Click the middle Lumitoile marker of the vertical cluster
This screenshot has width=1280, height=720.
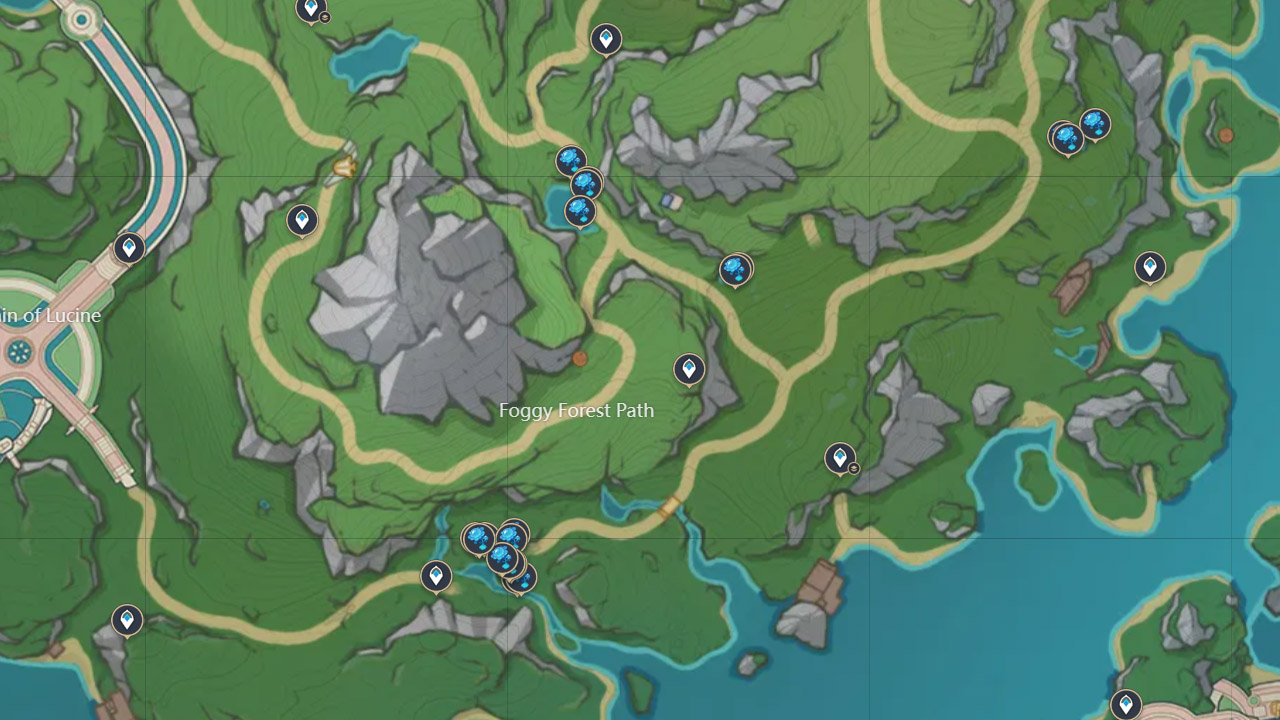pyautogui.click(x=586, y=183)
